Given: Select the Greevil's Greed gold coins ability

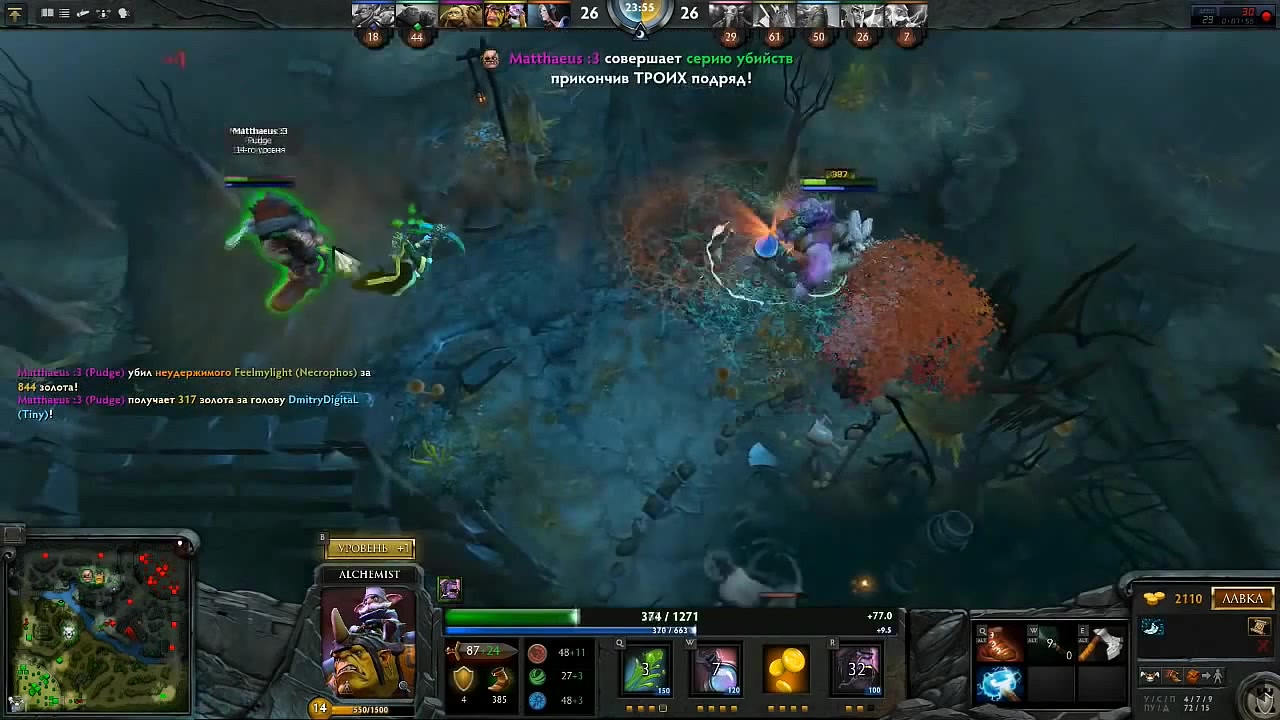Looking at the screenshot, I should 787,669.
